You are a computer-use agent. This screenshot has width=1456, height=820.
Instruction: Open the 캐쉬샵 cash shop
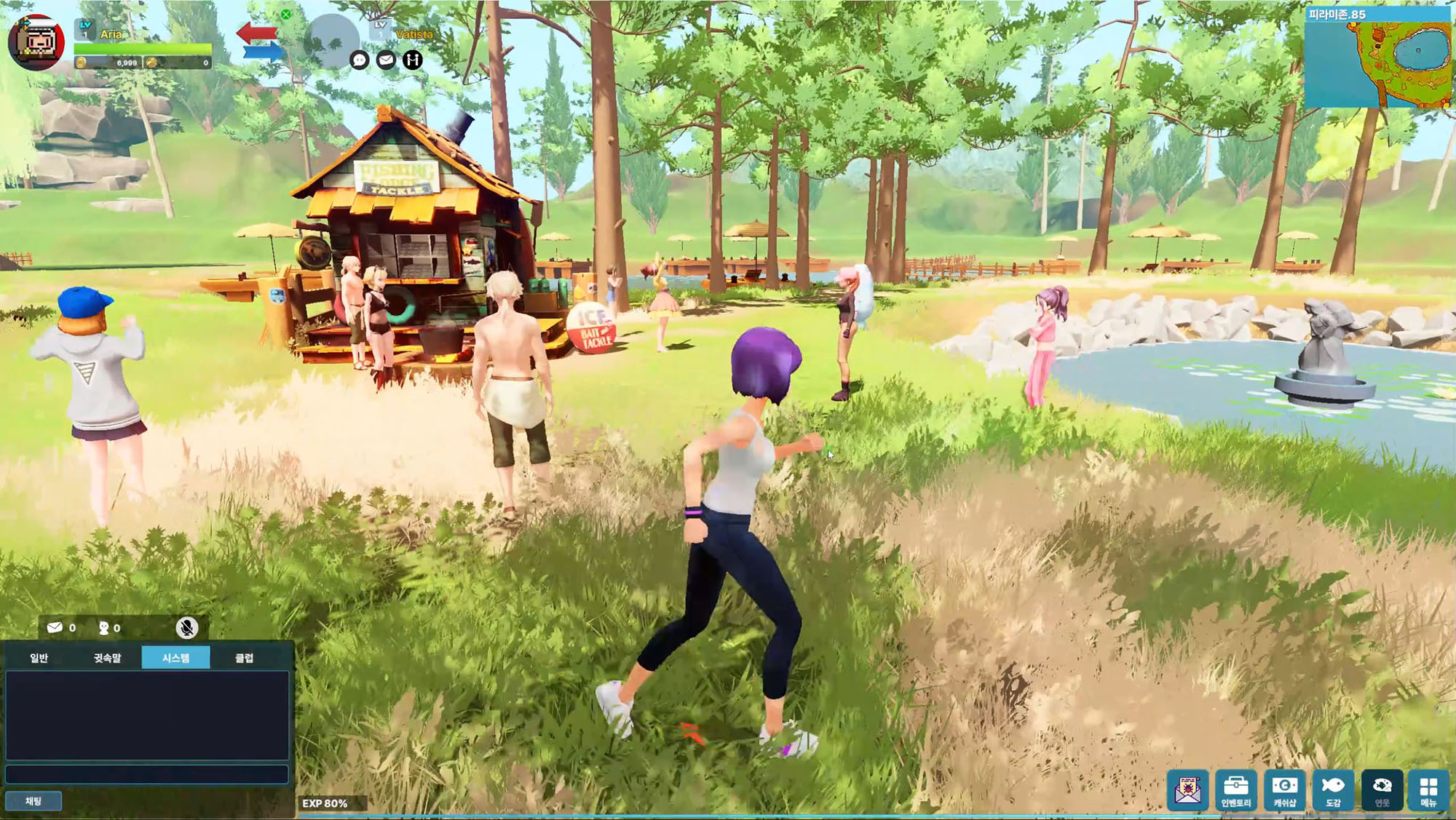click(1284, 790)
